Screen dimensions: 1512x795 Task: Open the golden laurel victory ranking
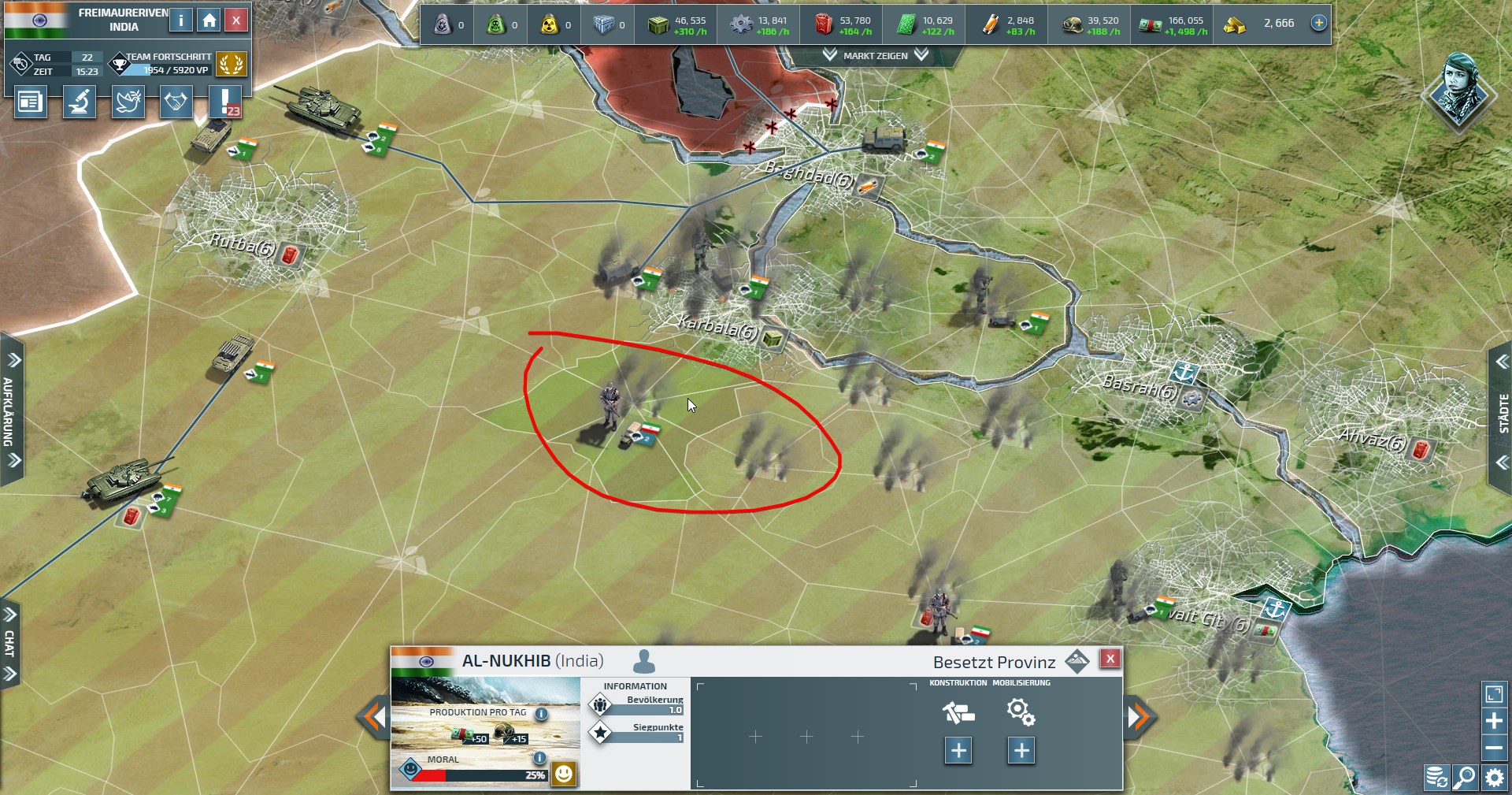(231, 64)
